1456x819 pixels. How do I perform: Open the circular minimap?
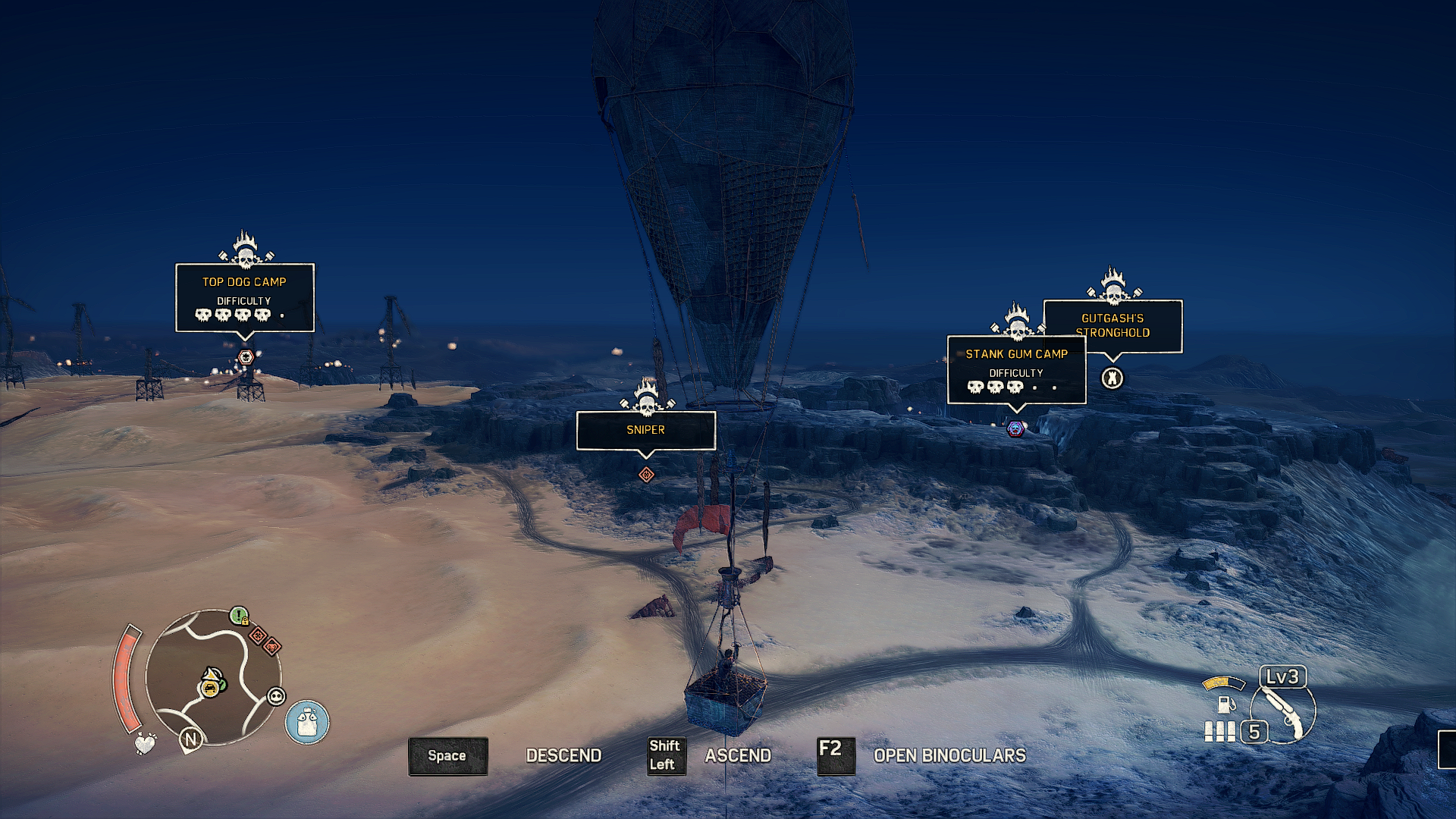pos(212,677)
